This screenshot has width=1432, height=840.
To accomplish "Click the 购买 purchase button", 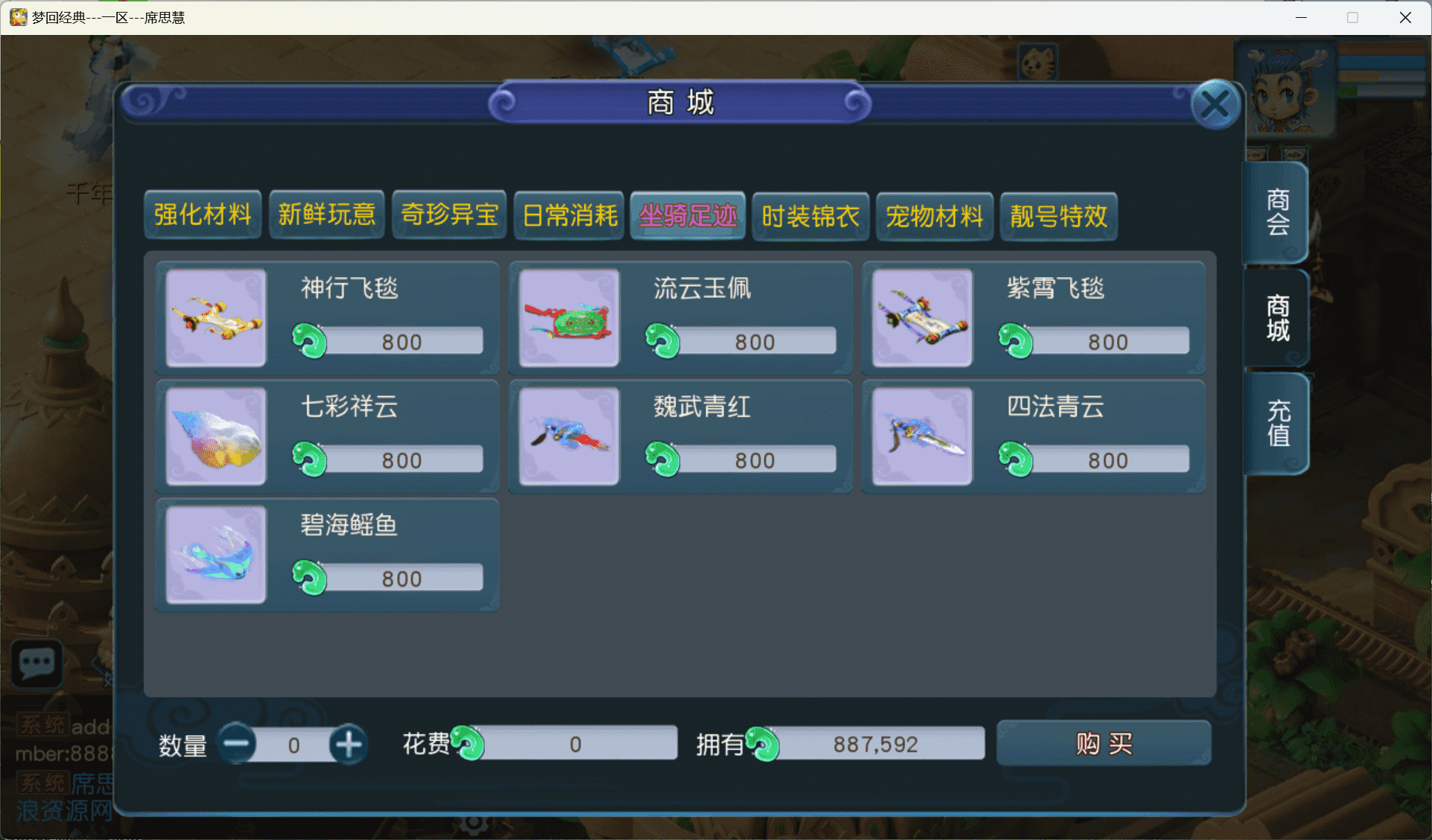I will tap(1103, 743).
